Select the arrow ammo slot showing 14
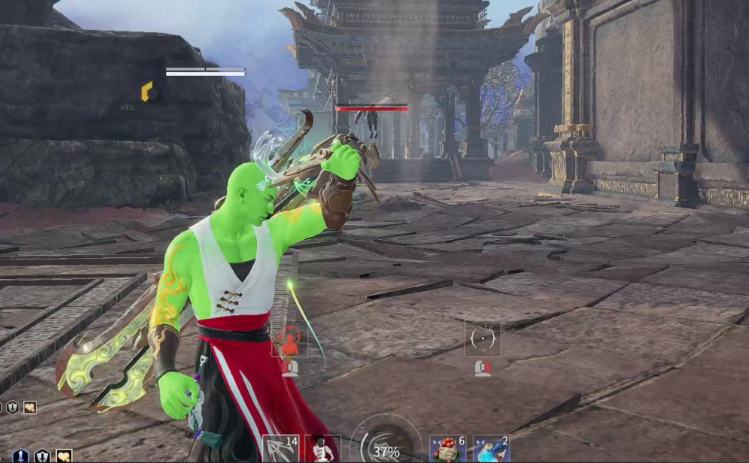Image resolution: width=749 pixels, height=463 pixels. click(280, 449)
